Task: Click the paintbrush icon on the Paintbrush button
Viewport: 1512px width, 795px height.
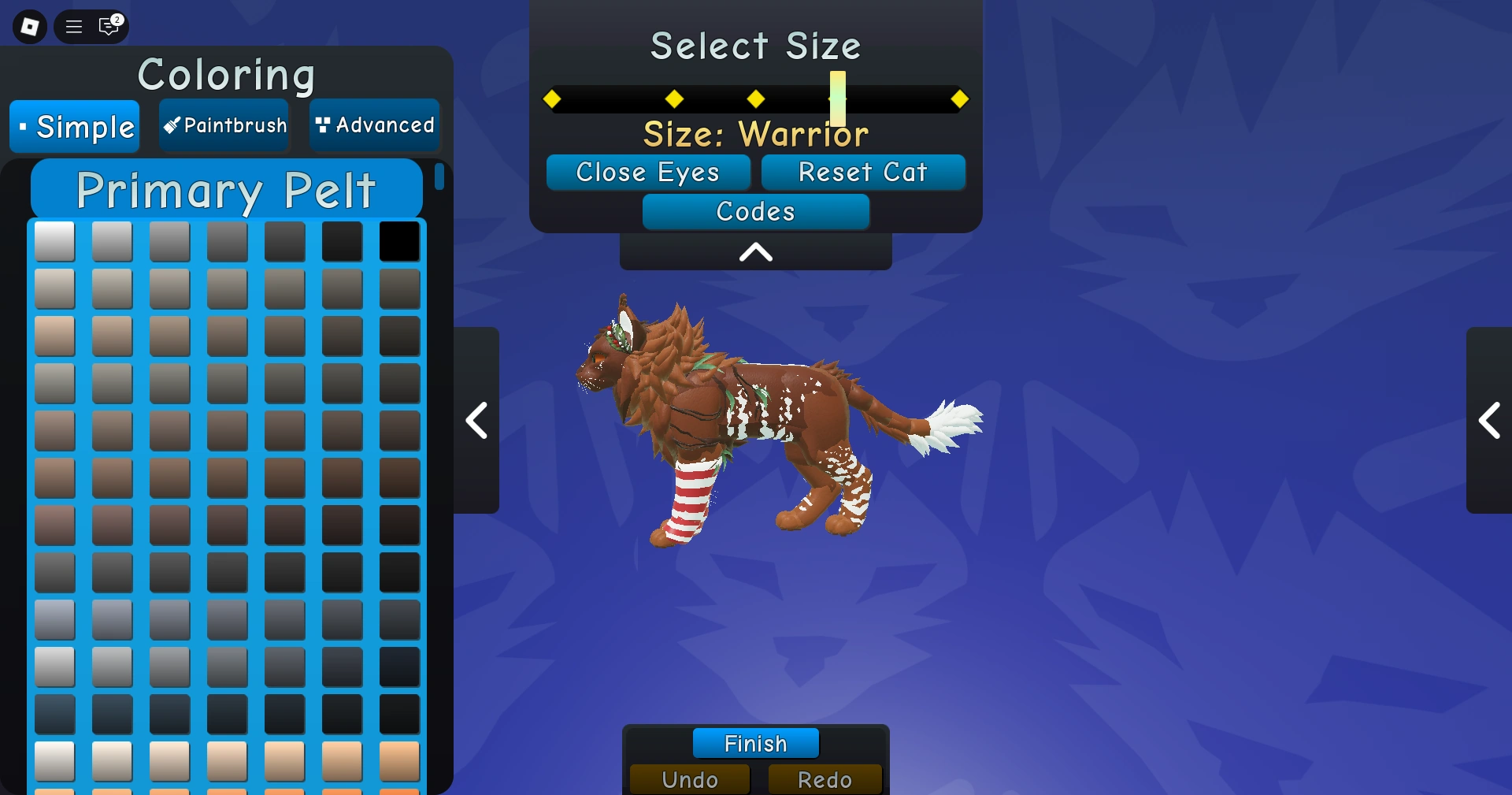Action: (171, 125)
